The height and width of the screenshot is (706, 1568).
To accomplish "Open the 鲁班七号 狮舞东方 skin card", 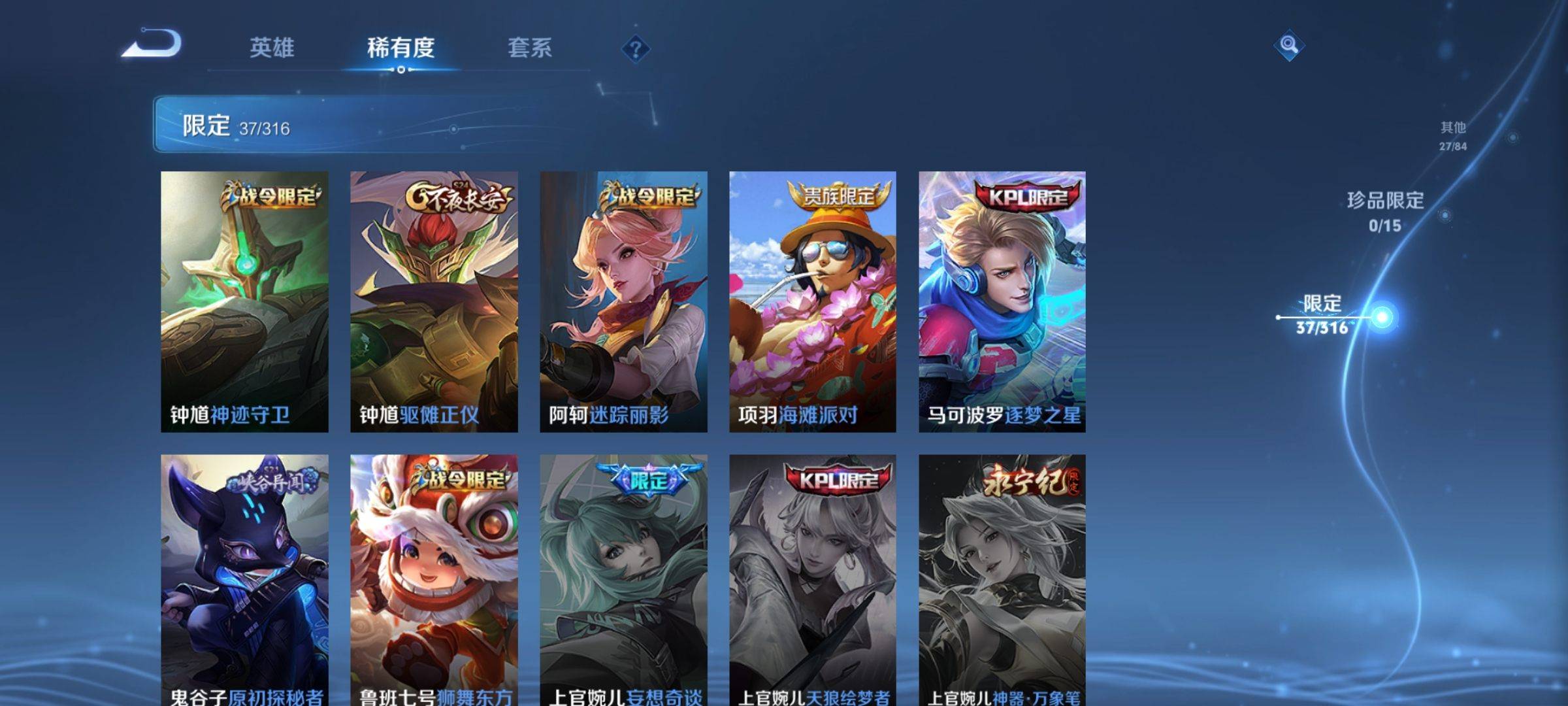I will tap(434, 580).
